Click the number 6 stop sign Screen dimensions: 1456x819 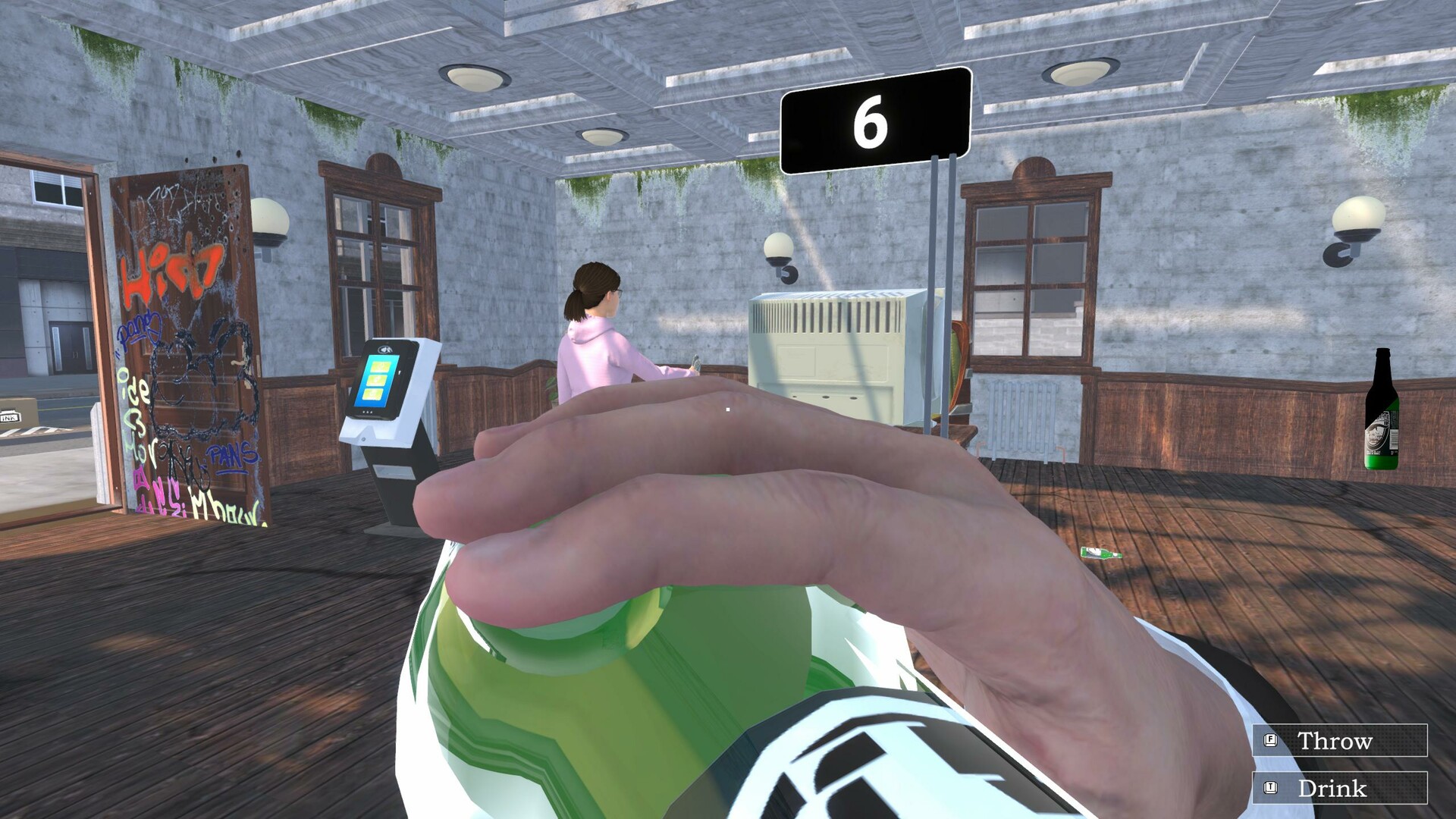tap(876, 115)
